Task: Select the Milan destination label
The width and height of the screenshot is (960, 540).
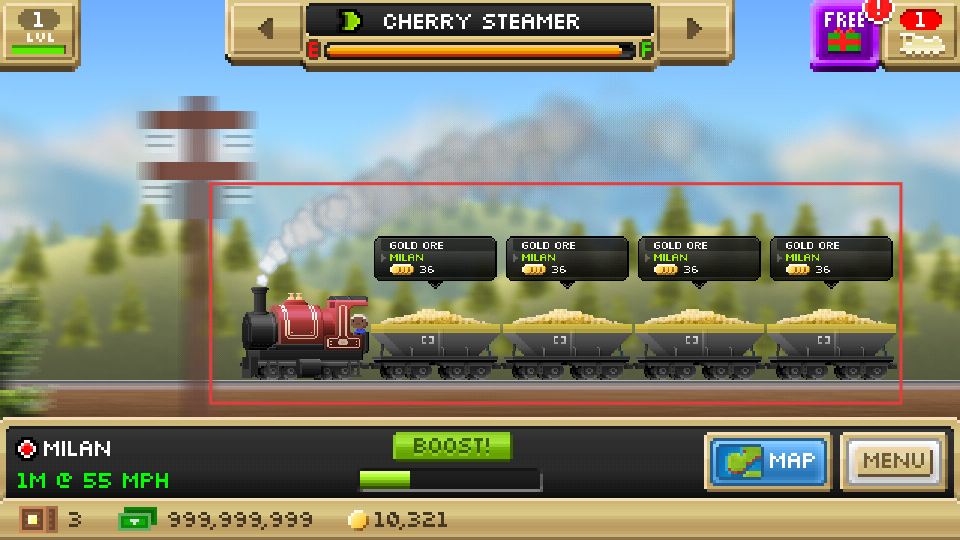Action: point(66,448)
